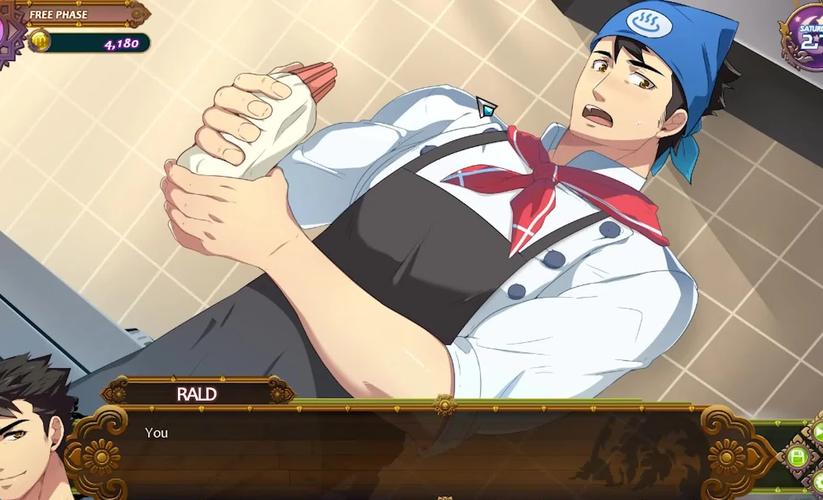Activate the green play arrow button

(817, 432)
